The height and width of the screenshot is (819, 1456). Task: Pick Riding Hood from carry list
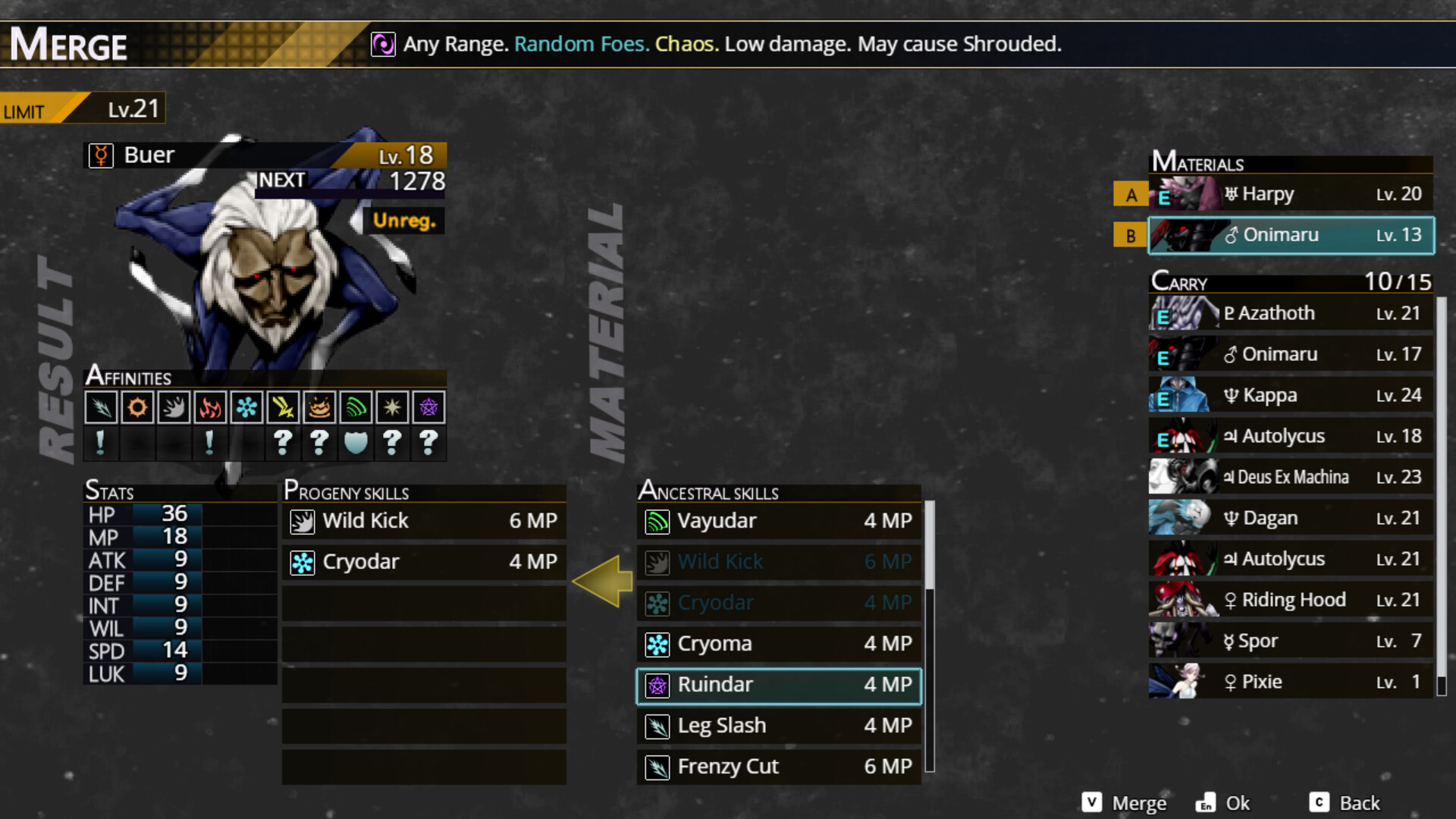(1291, 600)
